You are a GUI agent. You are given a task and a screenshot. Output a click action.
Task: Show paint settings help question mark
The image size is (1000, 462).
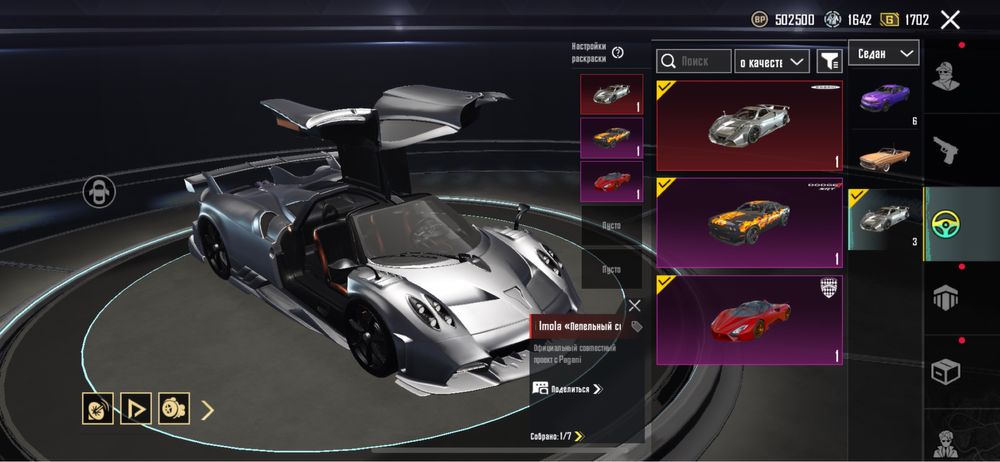618,52
